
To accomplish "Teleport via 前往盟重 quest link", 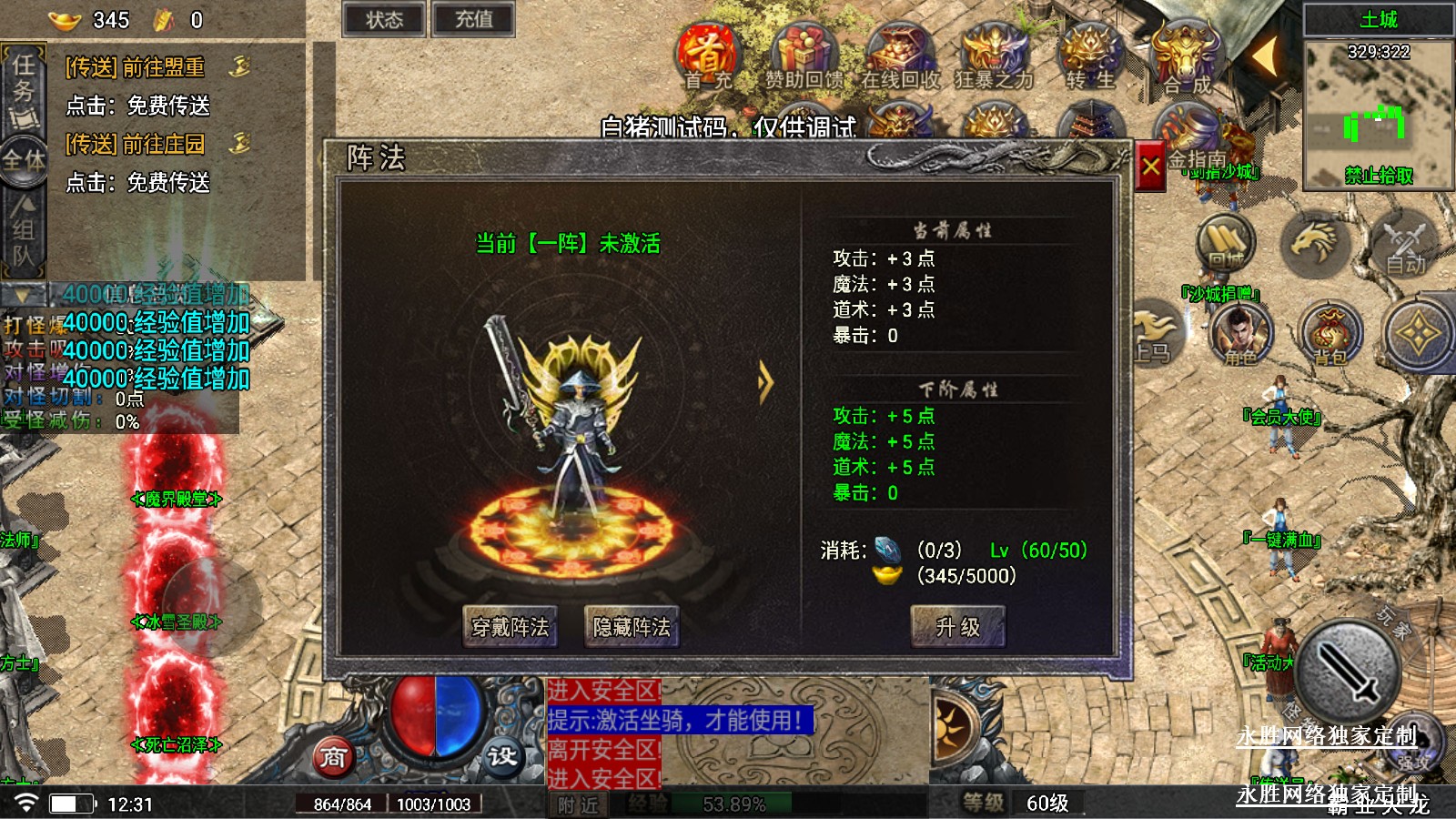I will [136, 67].
